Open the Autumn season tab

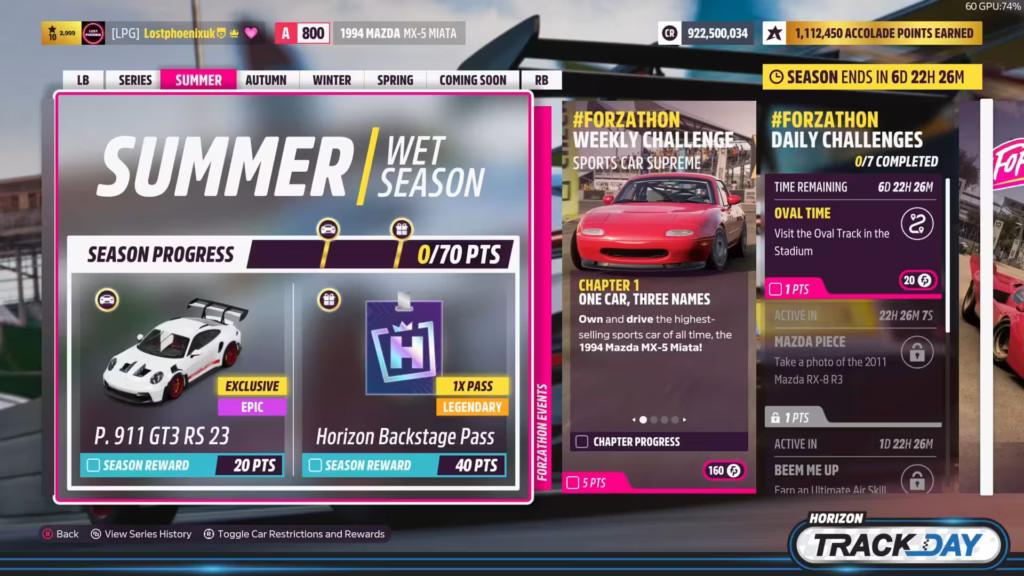coord(265,80)
